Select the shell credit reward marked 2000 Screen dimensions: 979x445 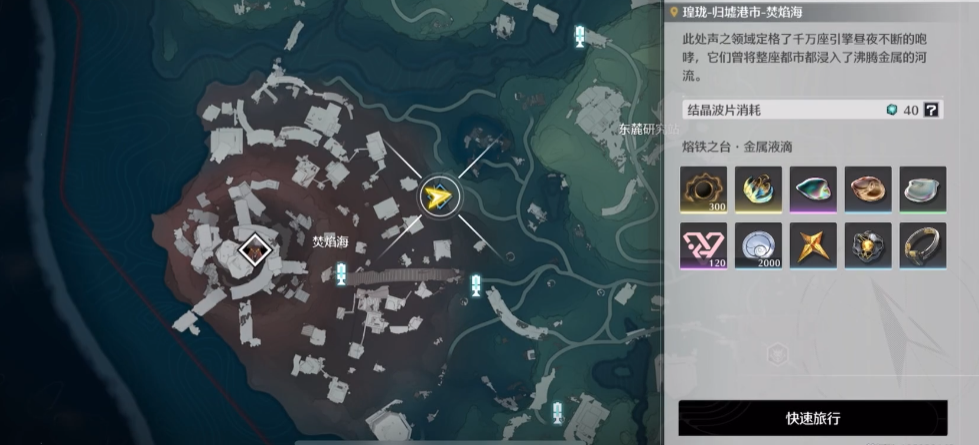pos(758,245)
